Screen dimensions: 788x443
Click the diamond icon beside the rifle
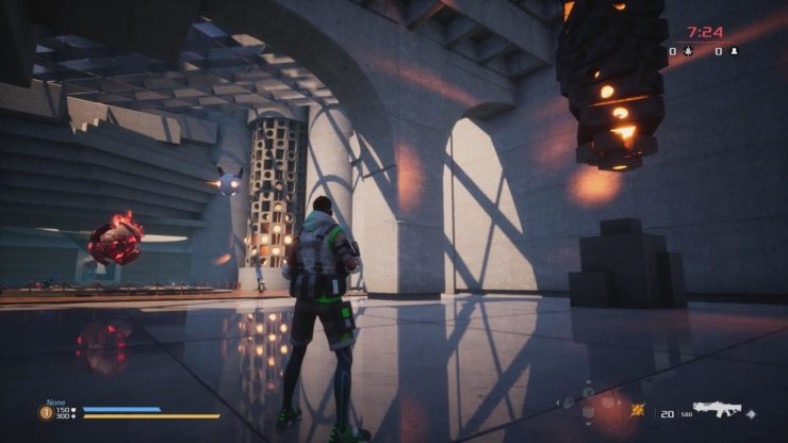pos(750,413)
